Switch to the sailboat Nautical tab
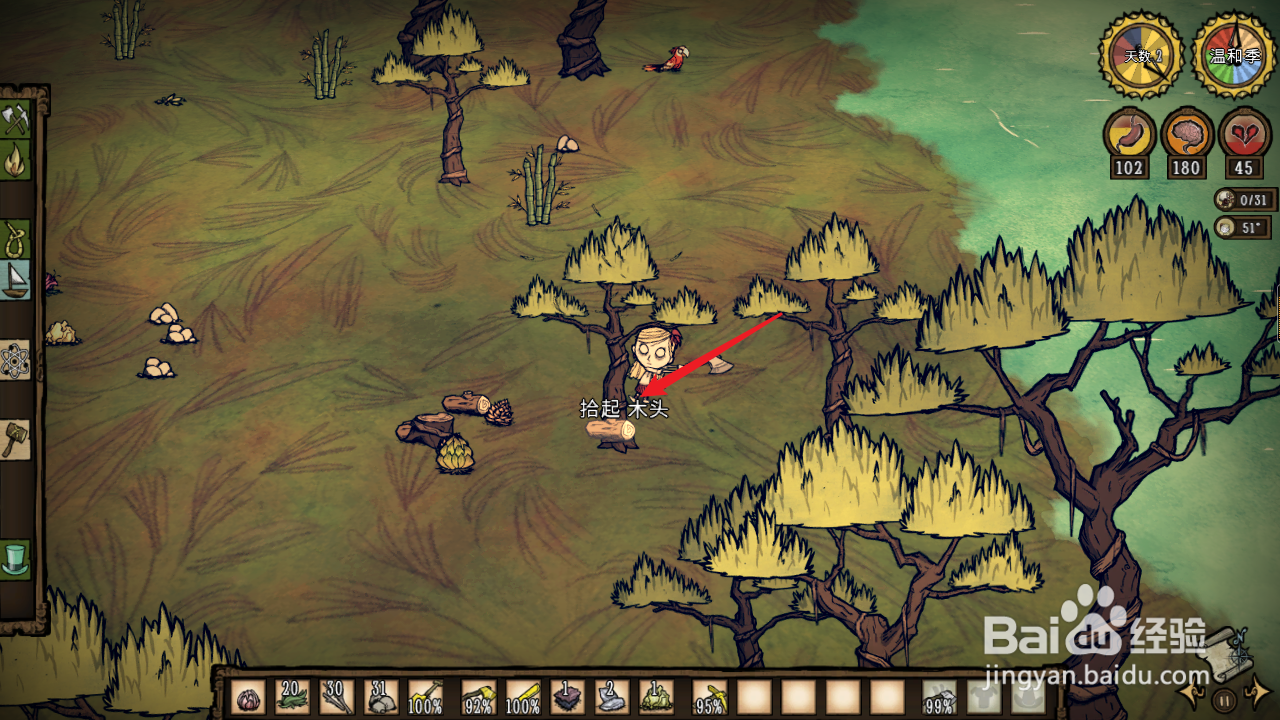The image size is (1280, 720). point(15,281)
